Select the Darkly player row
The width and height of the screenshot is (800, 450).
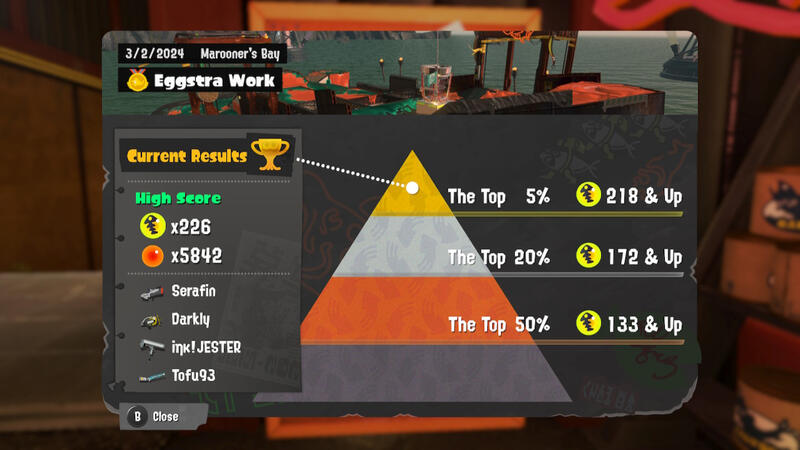[190, 320]
